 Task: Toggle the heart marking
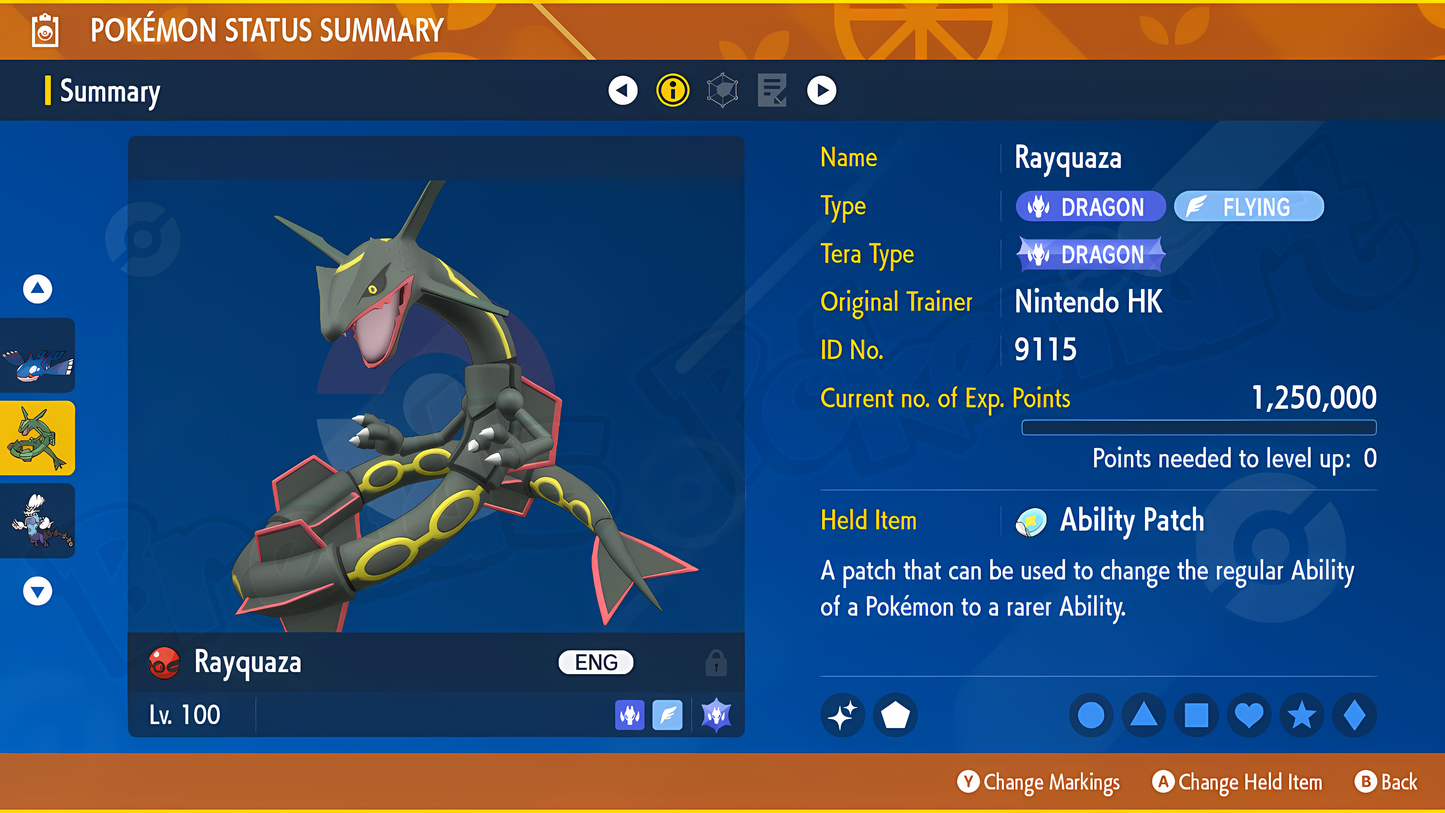coord(1249,715)
